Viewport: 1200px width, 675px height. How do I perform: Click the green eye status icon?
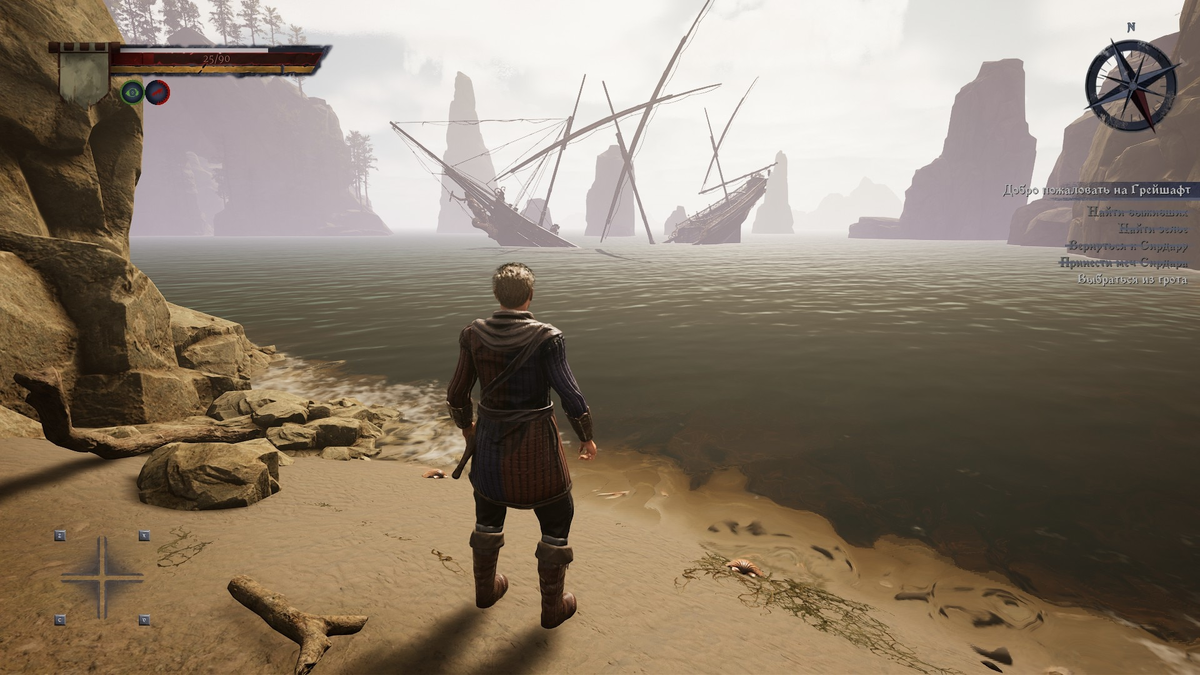tap(132, 93)
